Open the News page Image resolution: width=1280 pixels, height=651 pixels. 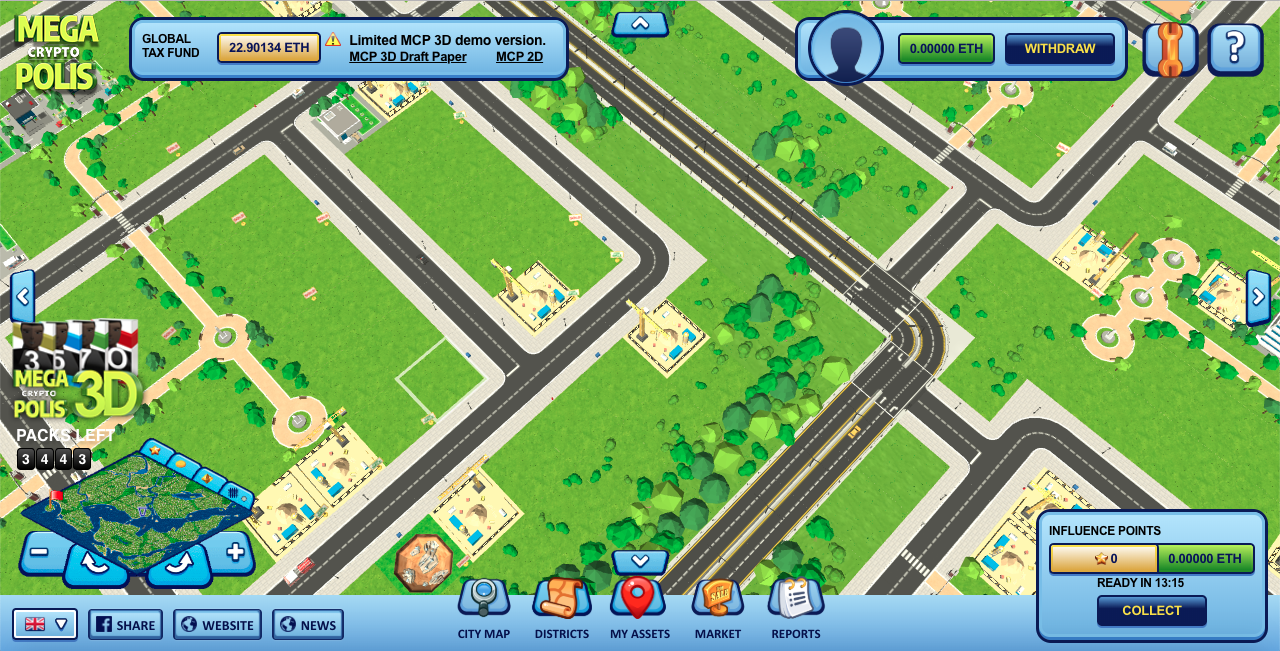(x=307, y=625)
